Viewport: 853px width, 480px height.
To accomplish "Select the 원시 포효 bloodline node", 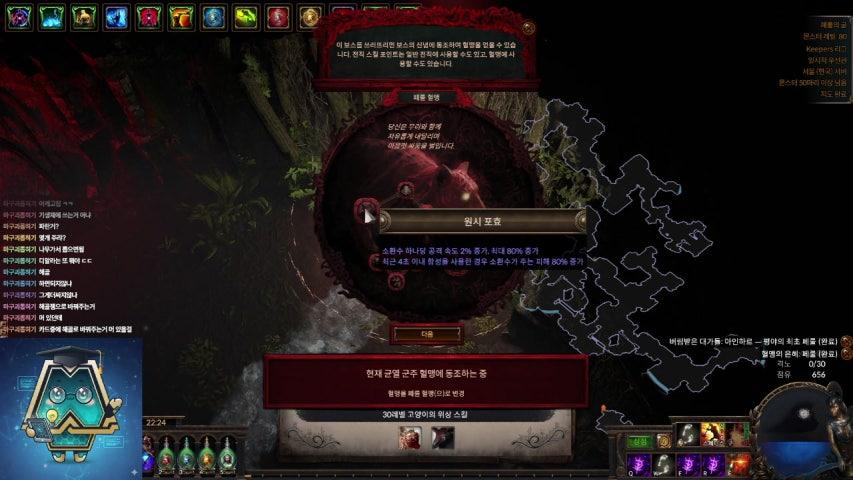I will tap(365, 211).
